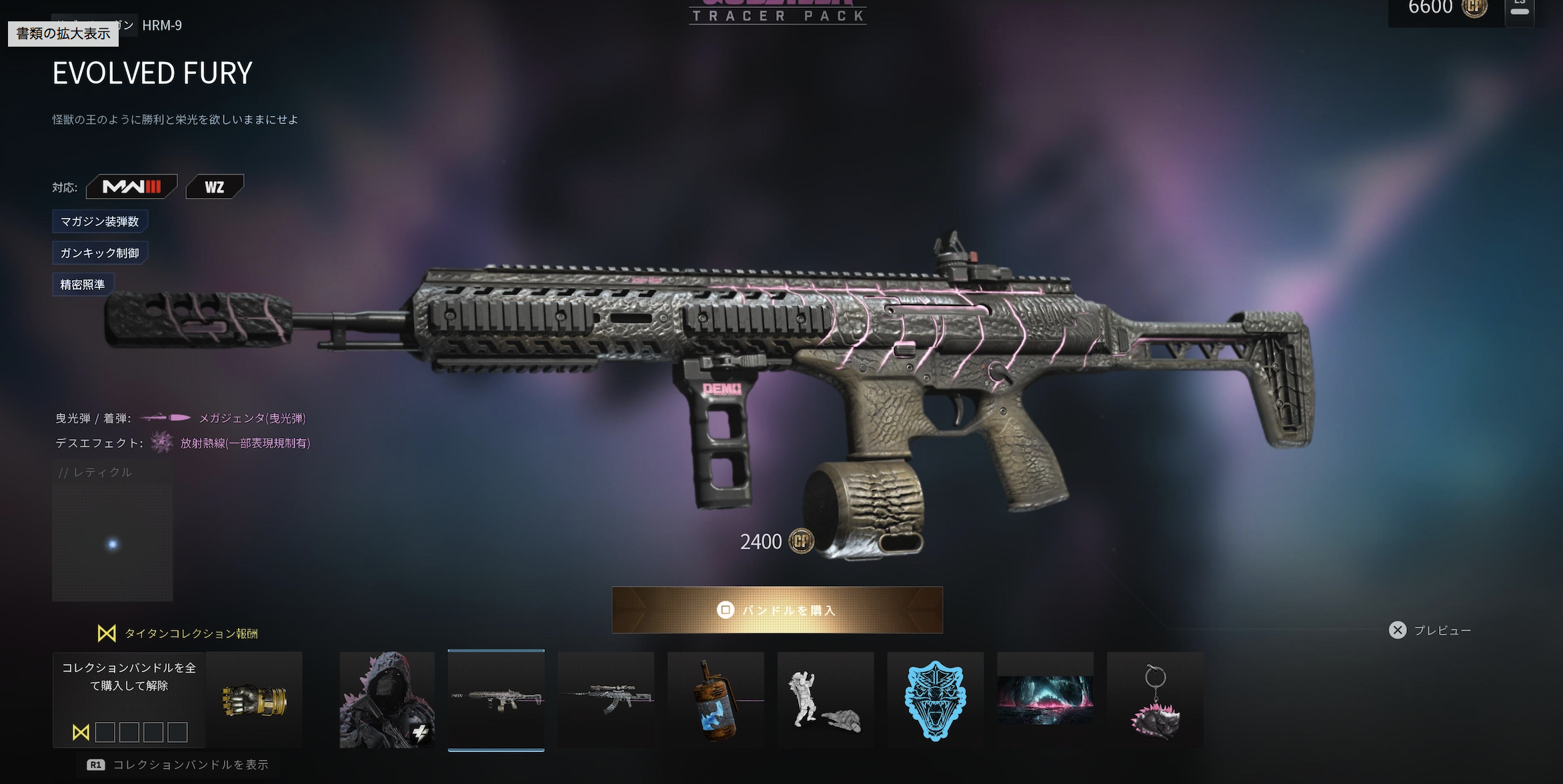Image resolution: width=1563 pixels, height=784 pixels.
Task: Click the document zoom overlay label
Action: point(63,33)
